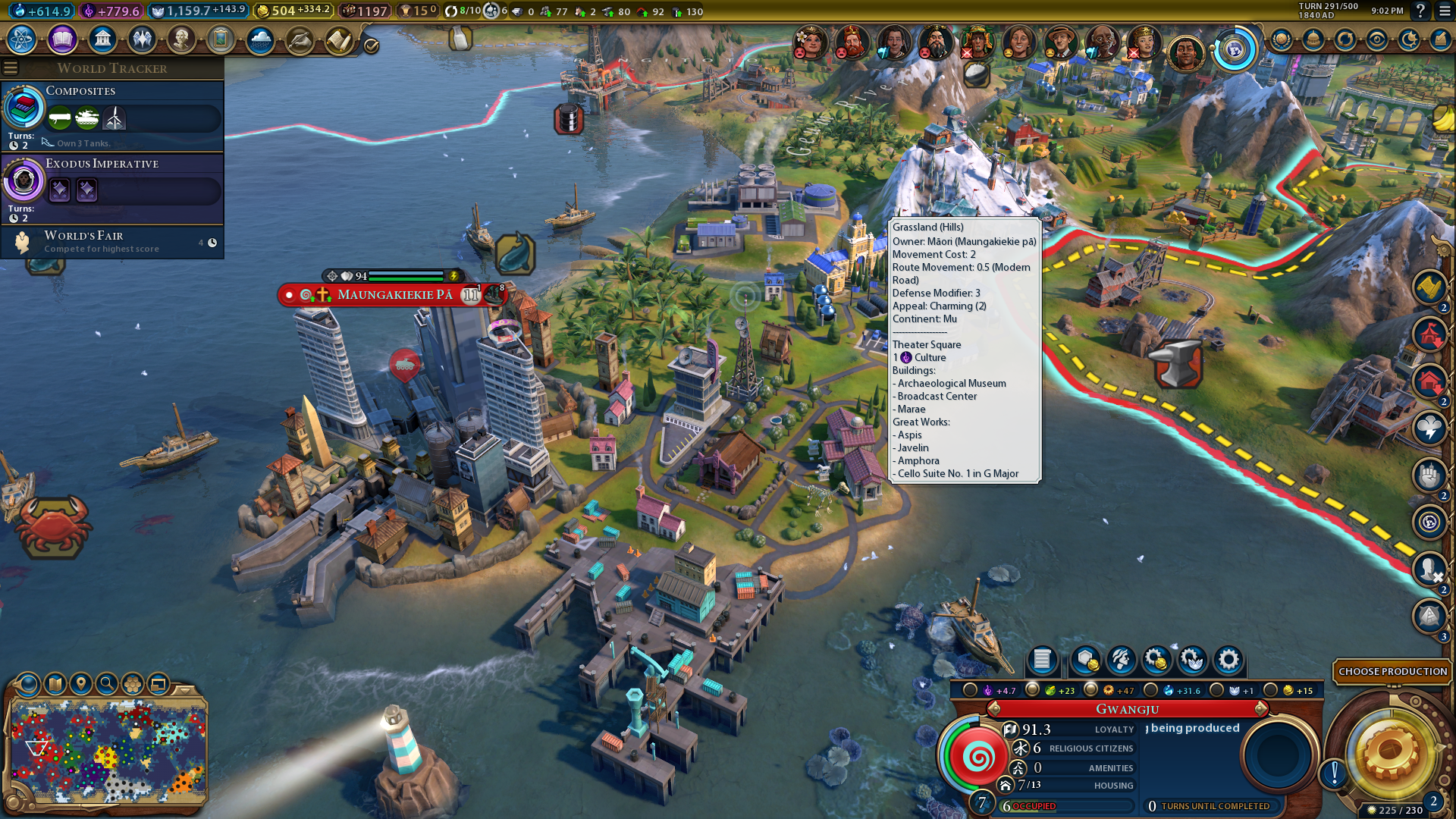Screen dimensions: 1456x819
Task: Open the Climate rain cloud screen
Action: pyautogui.click(x=260, y=39)
